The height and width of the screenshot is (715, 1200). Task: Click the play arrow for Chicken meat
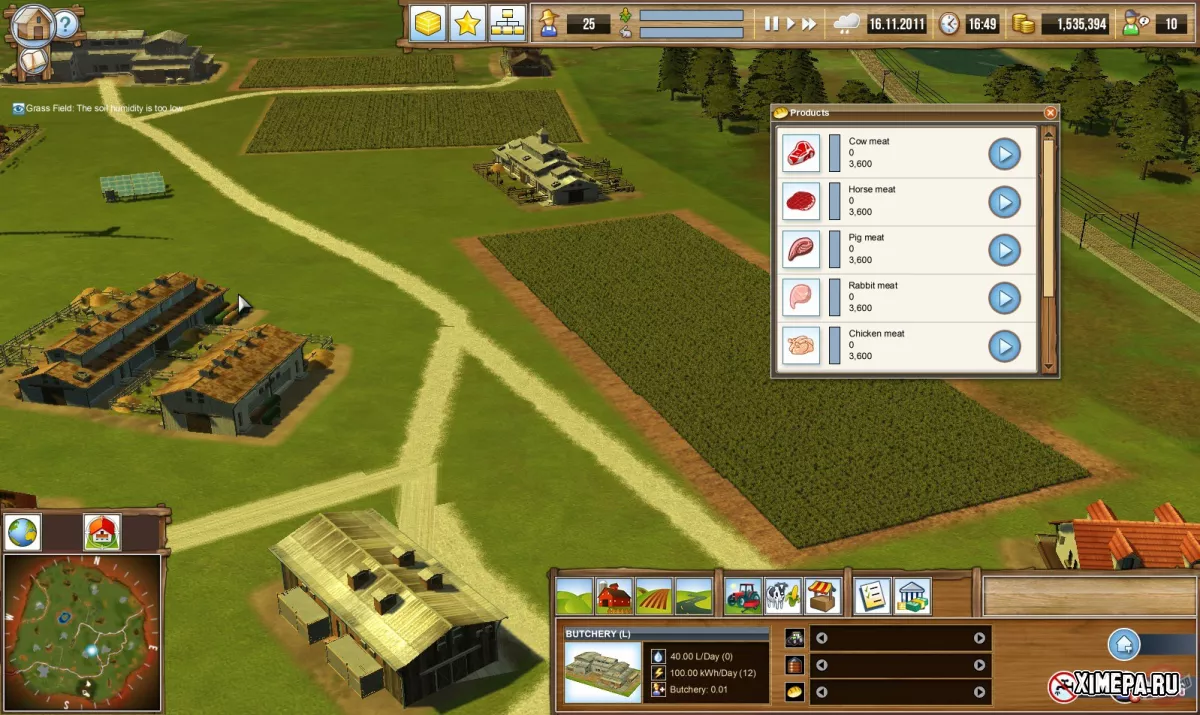(1004, 346)
